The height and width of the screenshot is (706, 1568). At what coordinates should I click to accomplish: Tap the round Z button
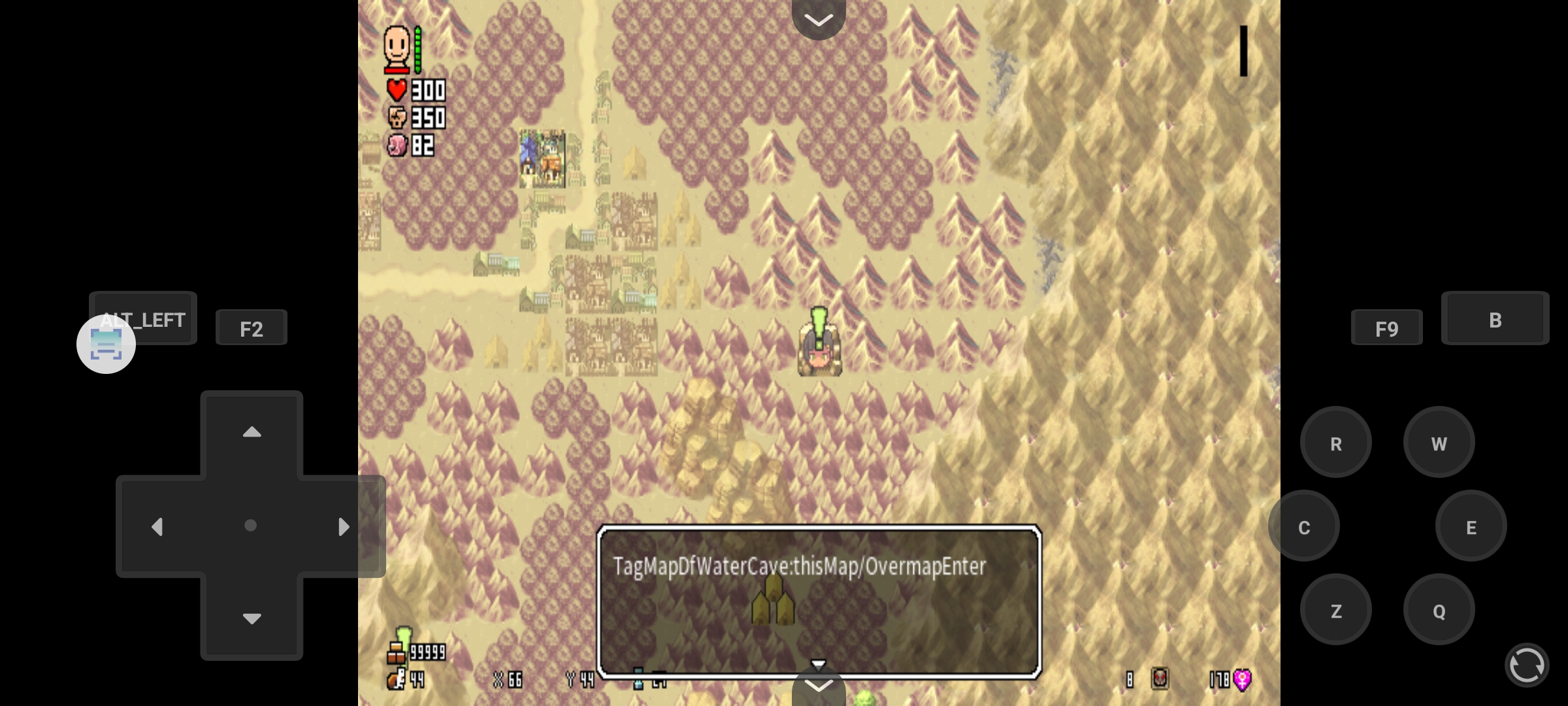(1335, 611)
